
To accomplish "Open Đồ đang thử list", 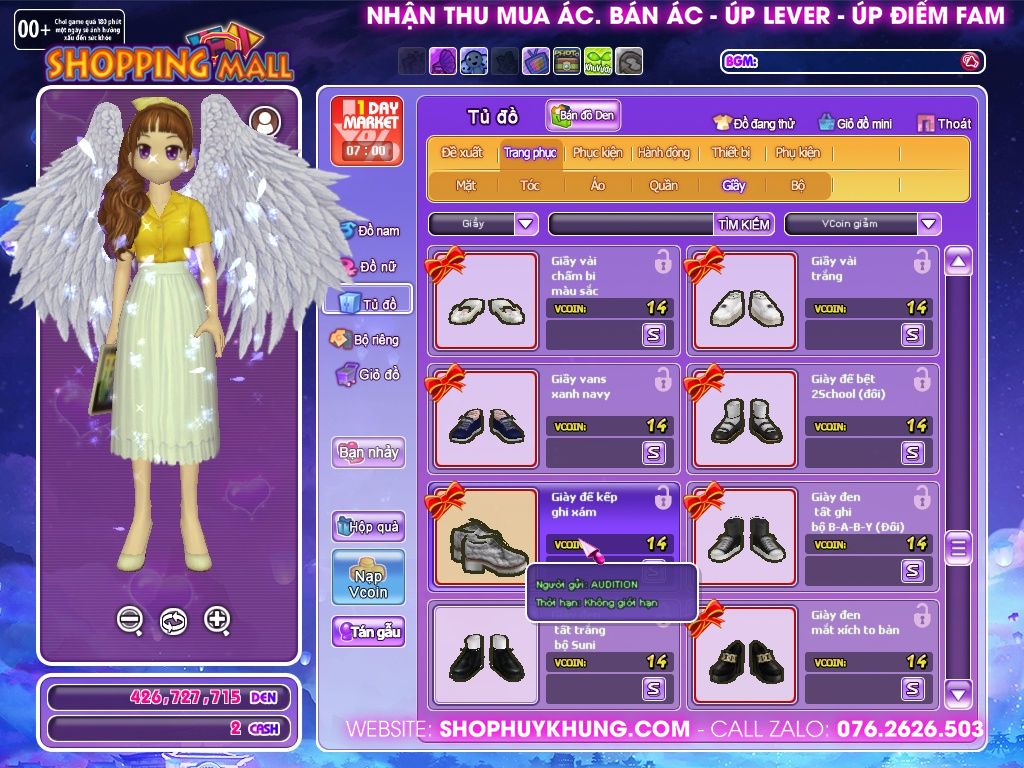I will [754, 124].
